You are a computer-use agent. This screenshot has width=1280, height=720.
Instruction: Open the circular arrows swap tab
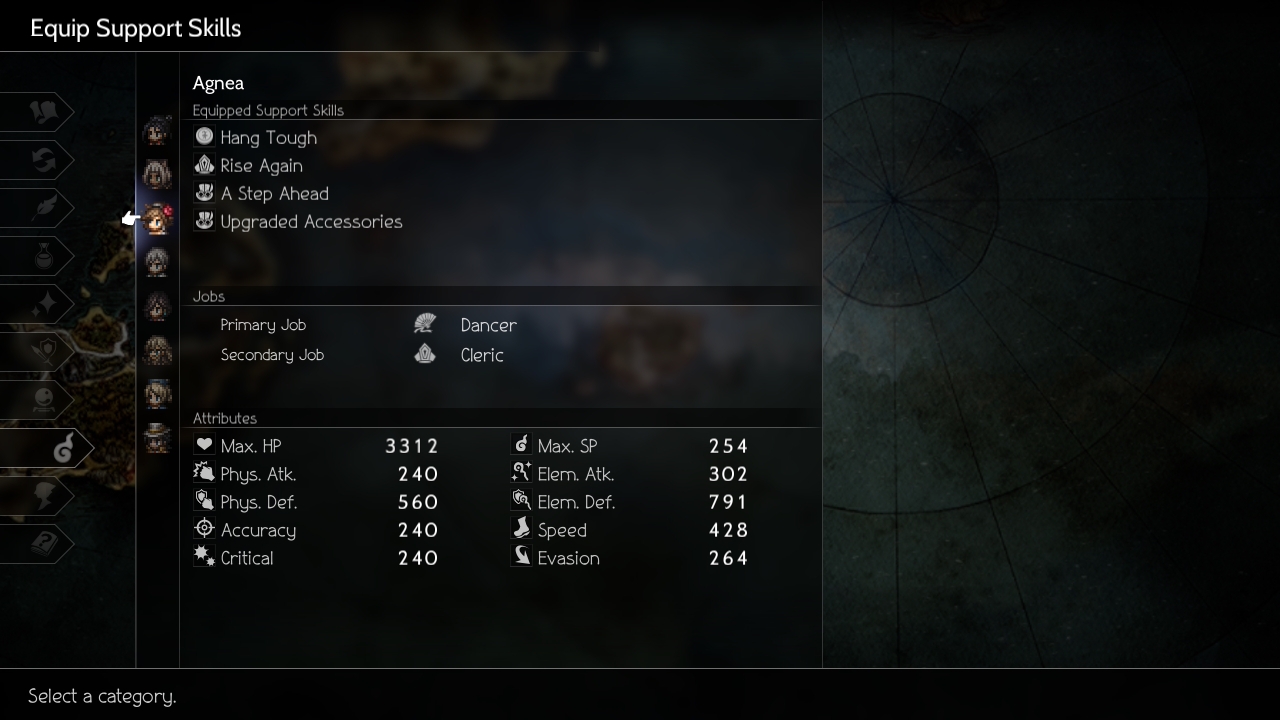pos(43,161)
